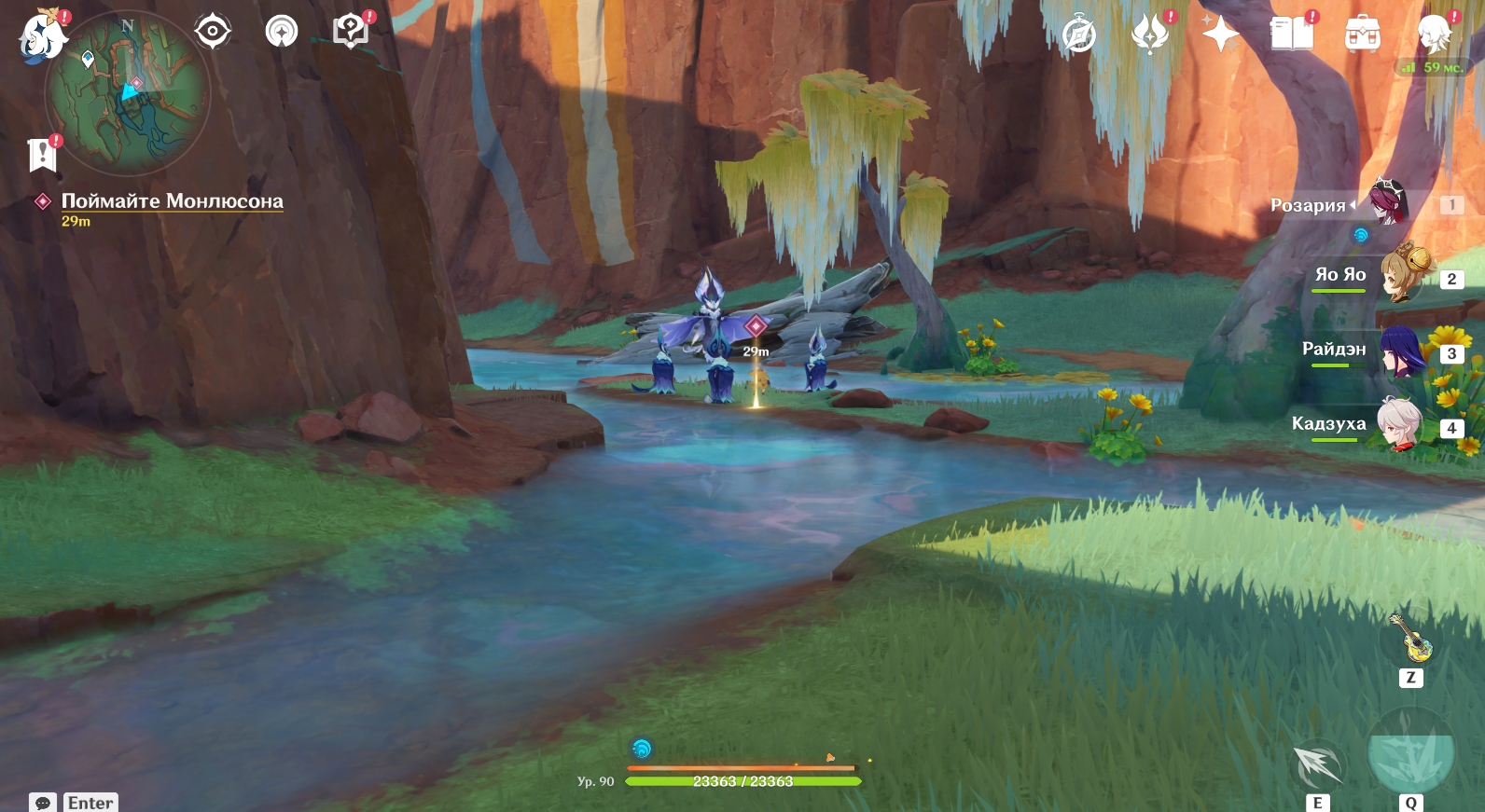This screenshot has width=1485, height=812.
Task: Open the bookmark notice icon below minimap
Action: coord(43,155)
